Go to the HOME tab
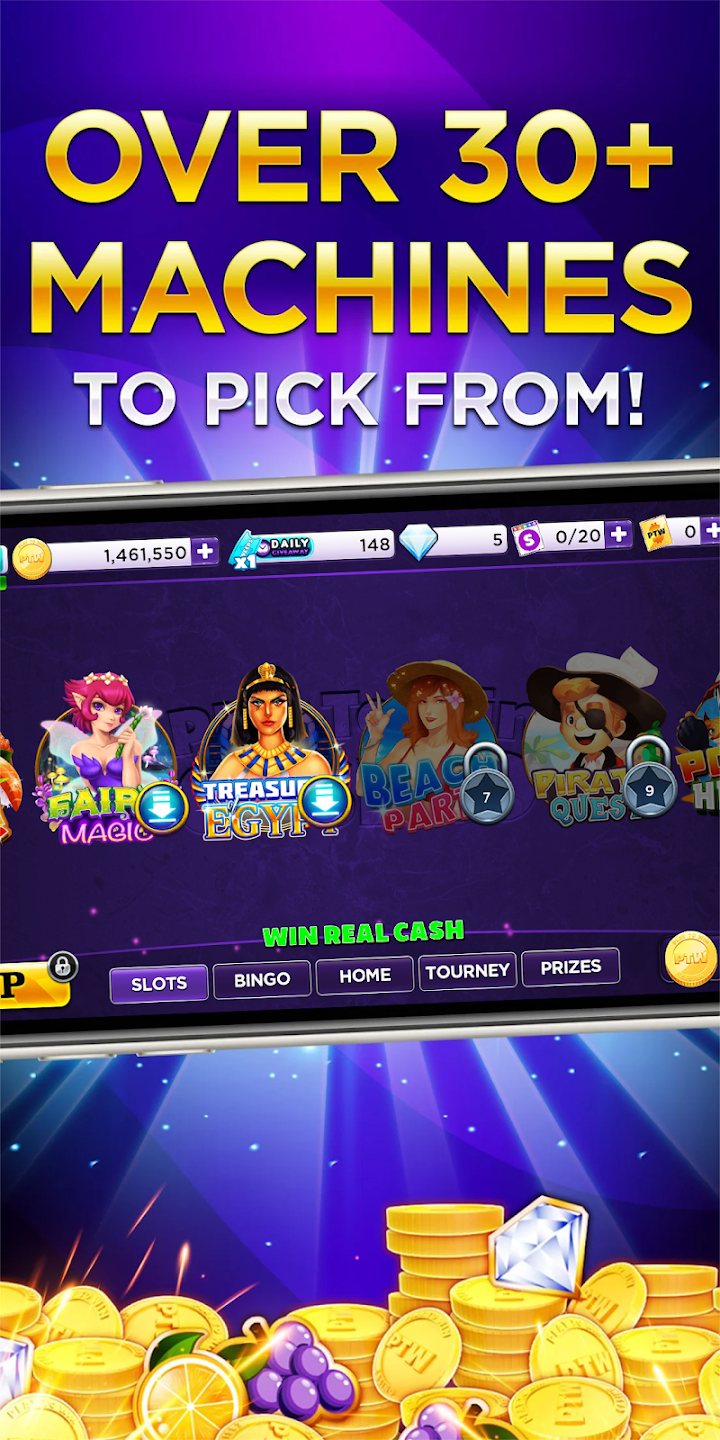 (x=365, y=976)
